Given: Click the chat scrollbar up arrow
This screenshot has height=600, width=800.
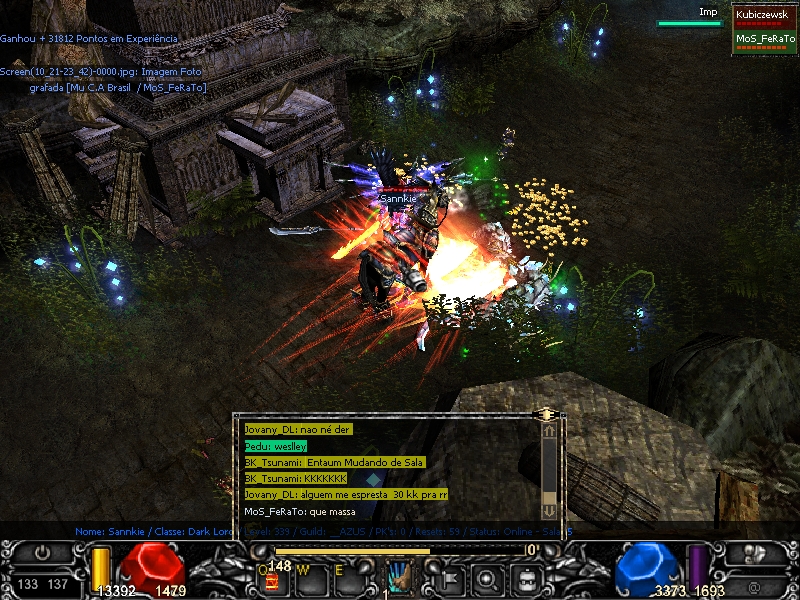Looking at the screenshot, I should click(x=548, y=431).
